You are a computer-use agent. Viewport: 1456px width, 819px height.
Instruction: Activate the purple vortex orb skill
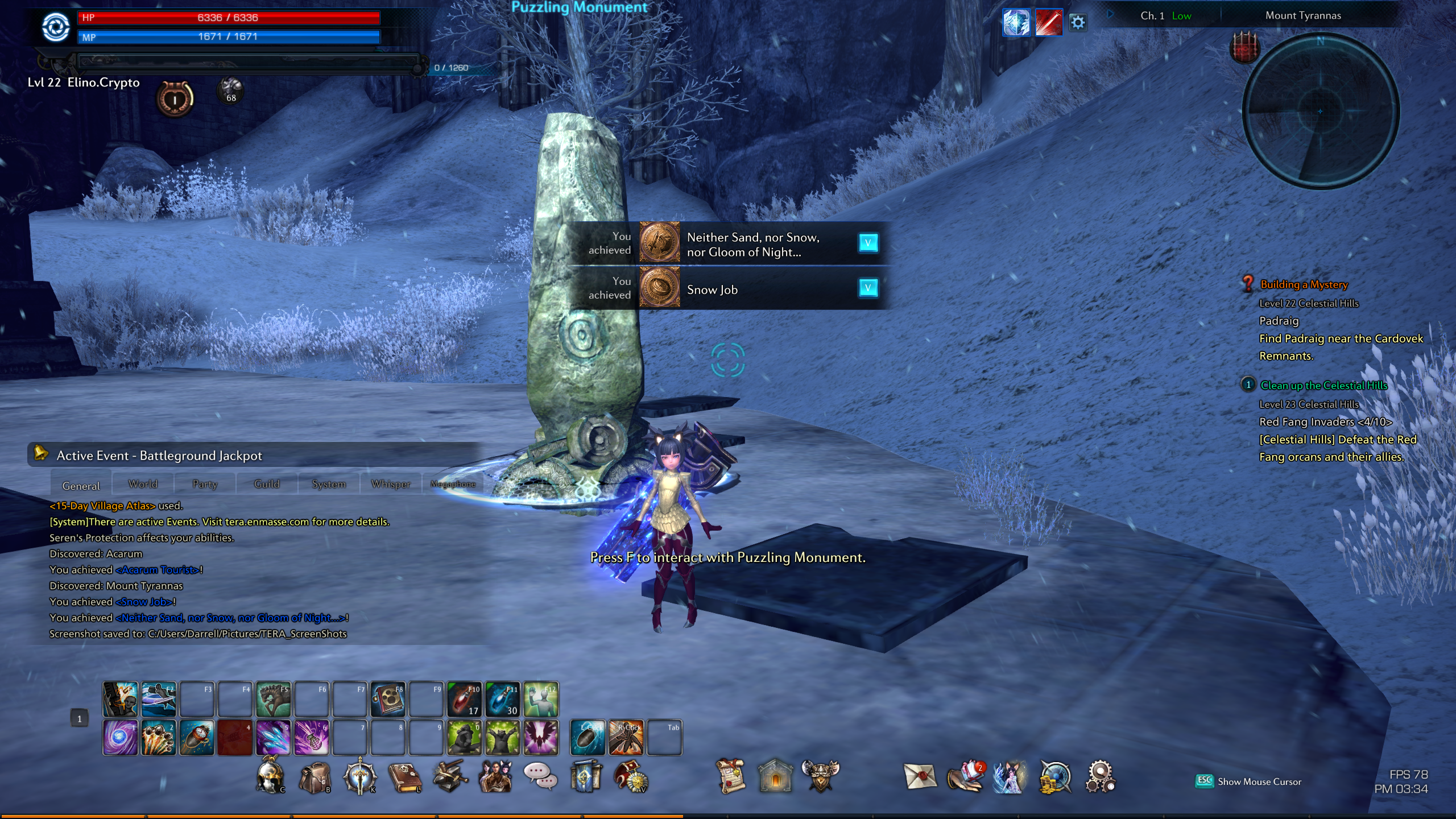click(120, 738)
